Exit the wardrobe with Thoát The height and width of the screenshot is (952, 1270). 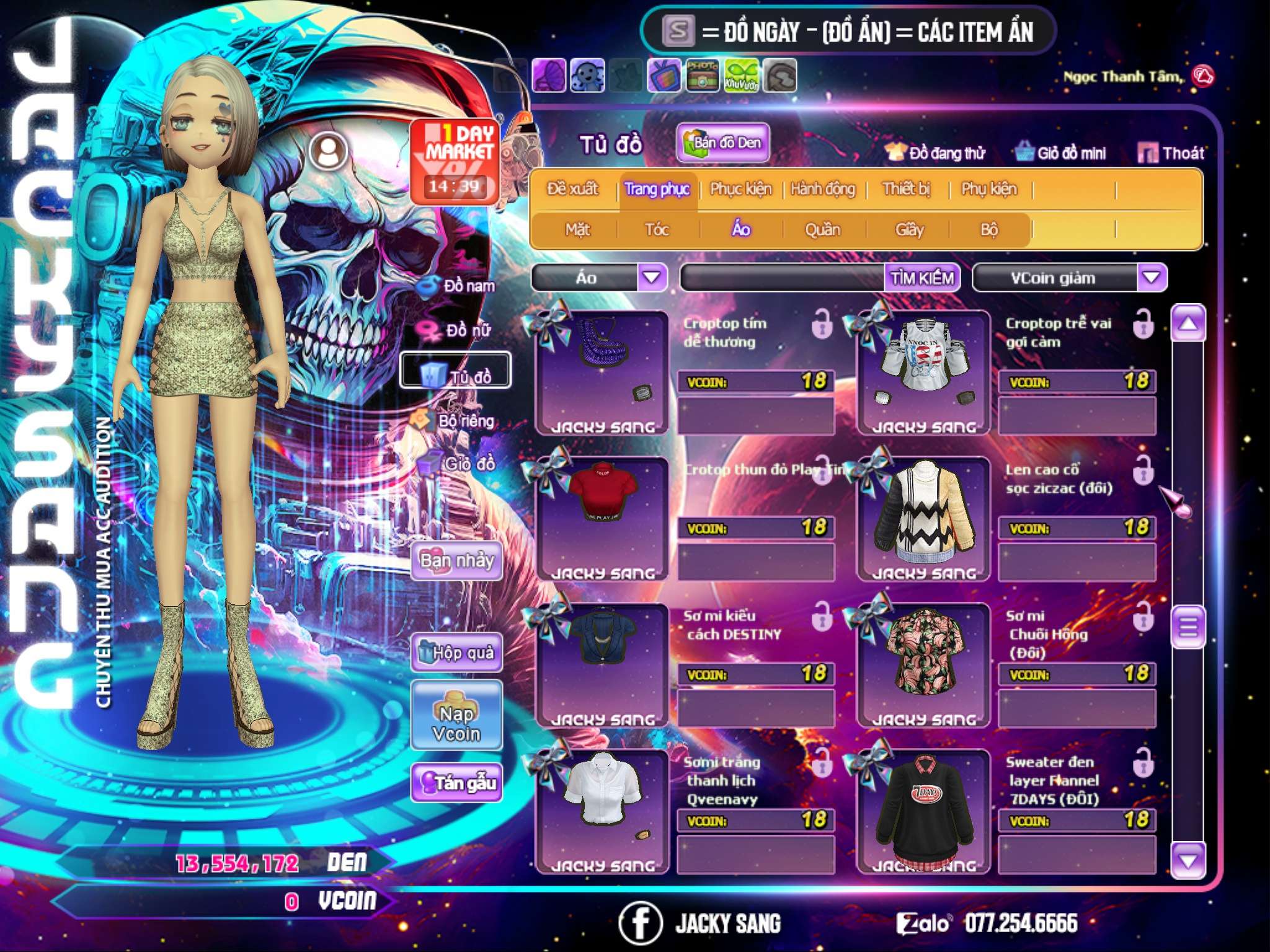pos(1171,153)
